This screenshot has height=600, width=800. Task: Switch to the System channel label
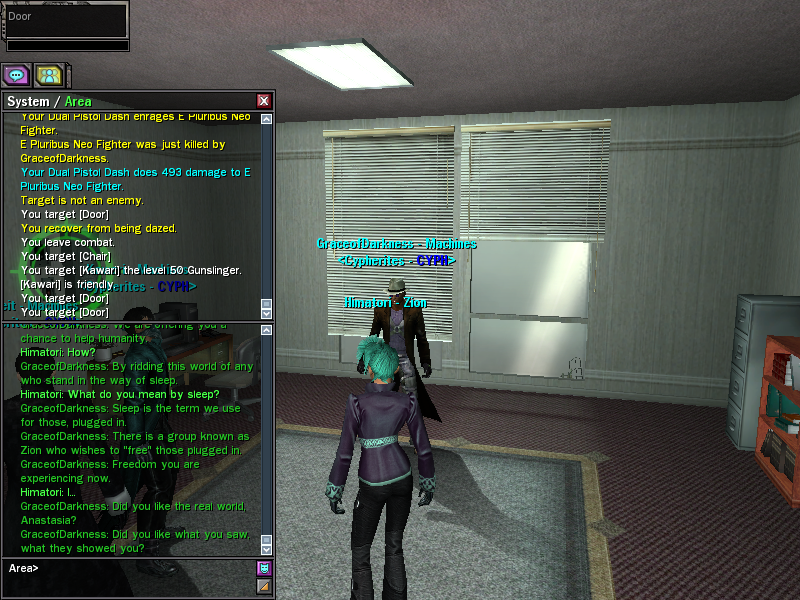point(28,101)
